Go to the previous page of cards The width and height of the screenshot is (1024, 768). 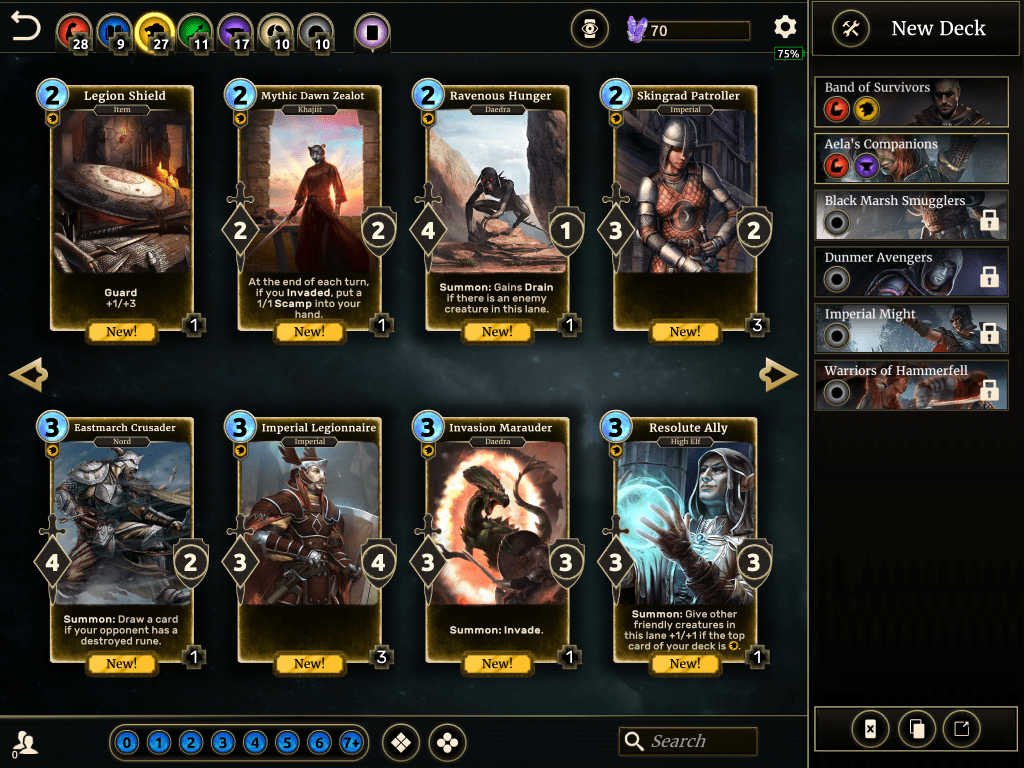coord(28,375)
